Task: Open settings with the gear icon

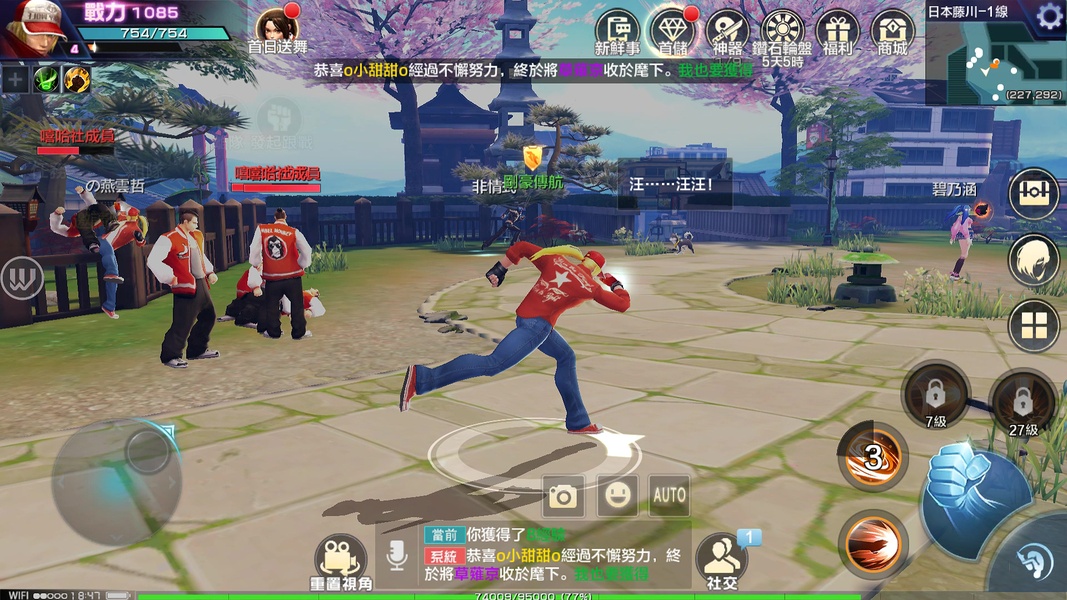Action: tap(1049, 15)
